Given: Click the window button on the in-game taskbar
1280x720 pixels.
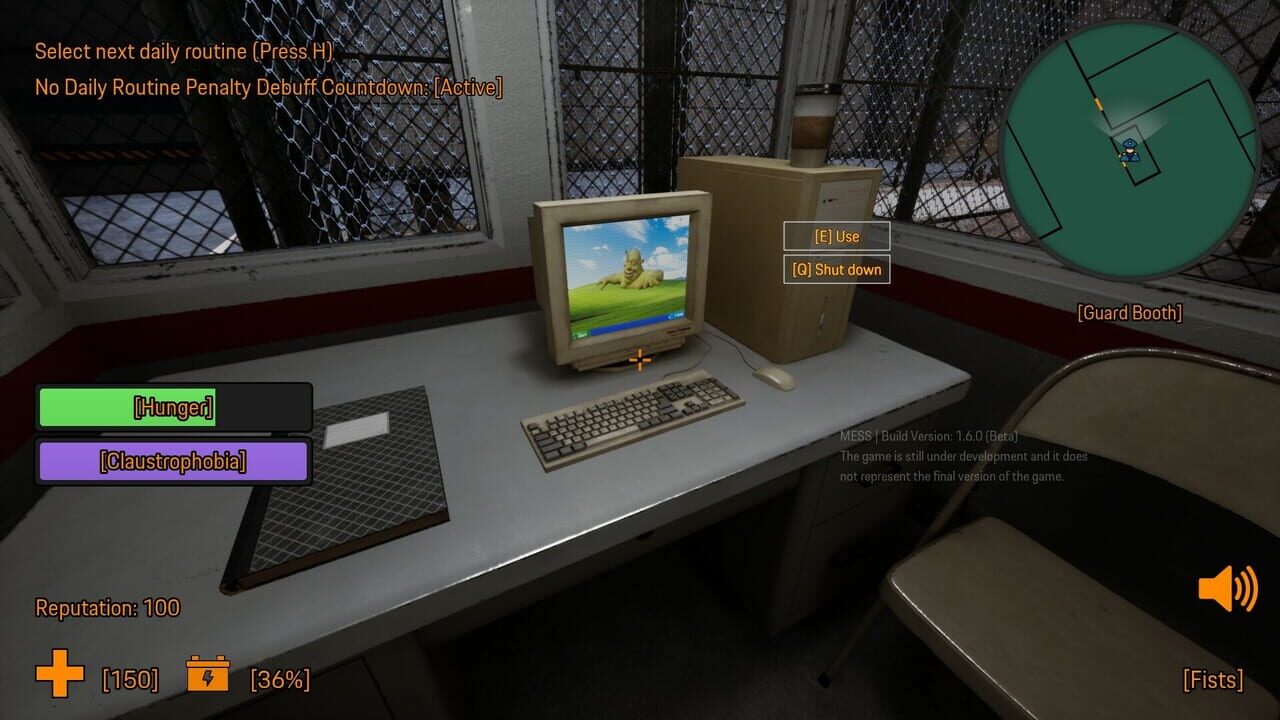Looking at the screenshot, I should point(675,316).
